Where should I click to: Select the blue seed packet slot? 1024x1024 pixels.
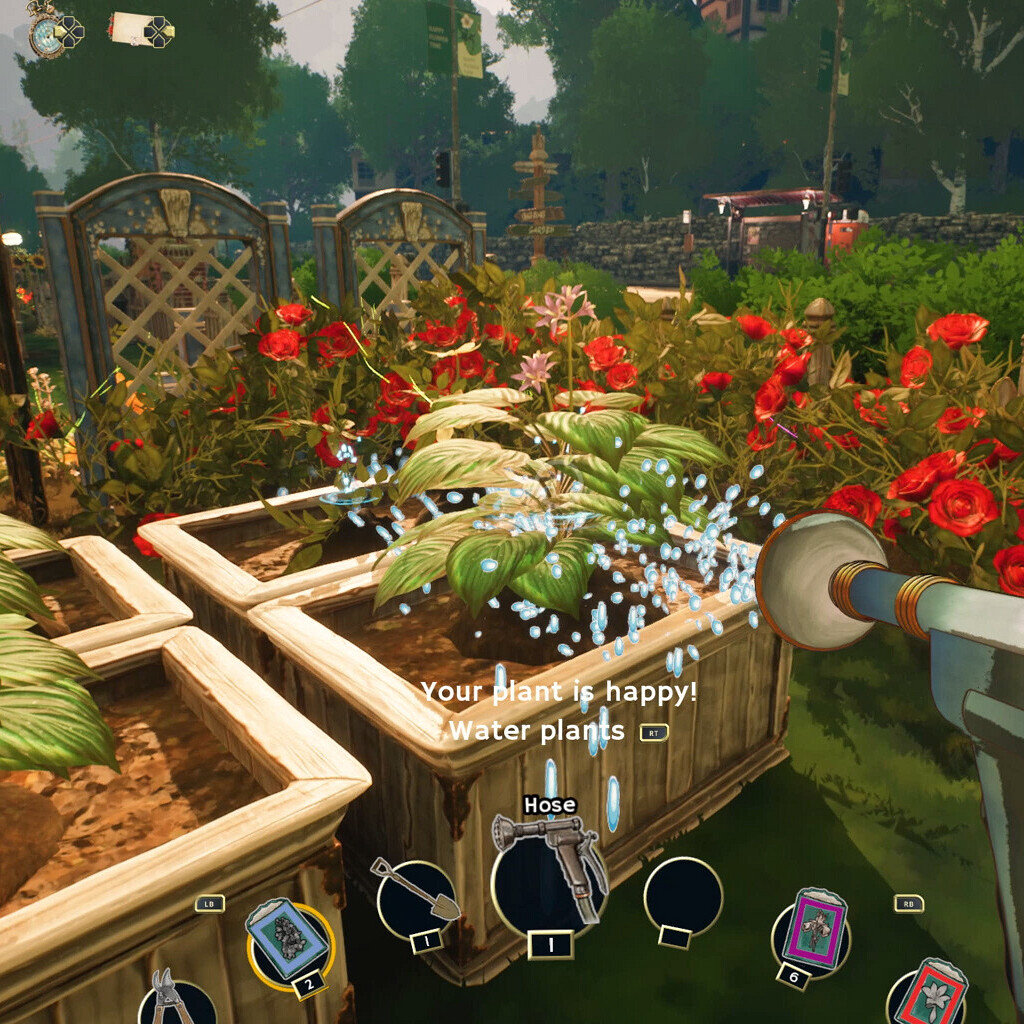click(289, 941)
